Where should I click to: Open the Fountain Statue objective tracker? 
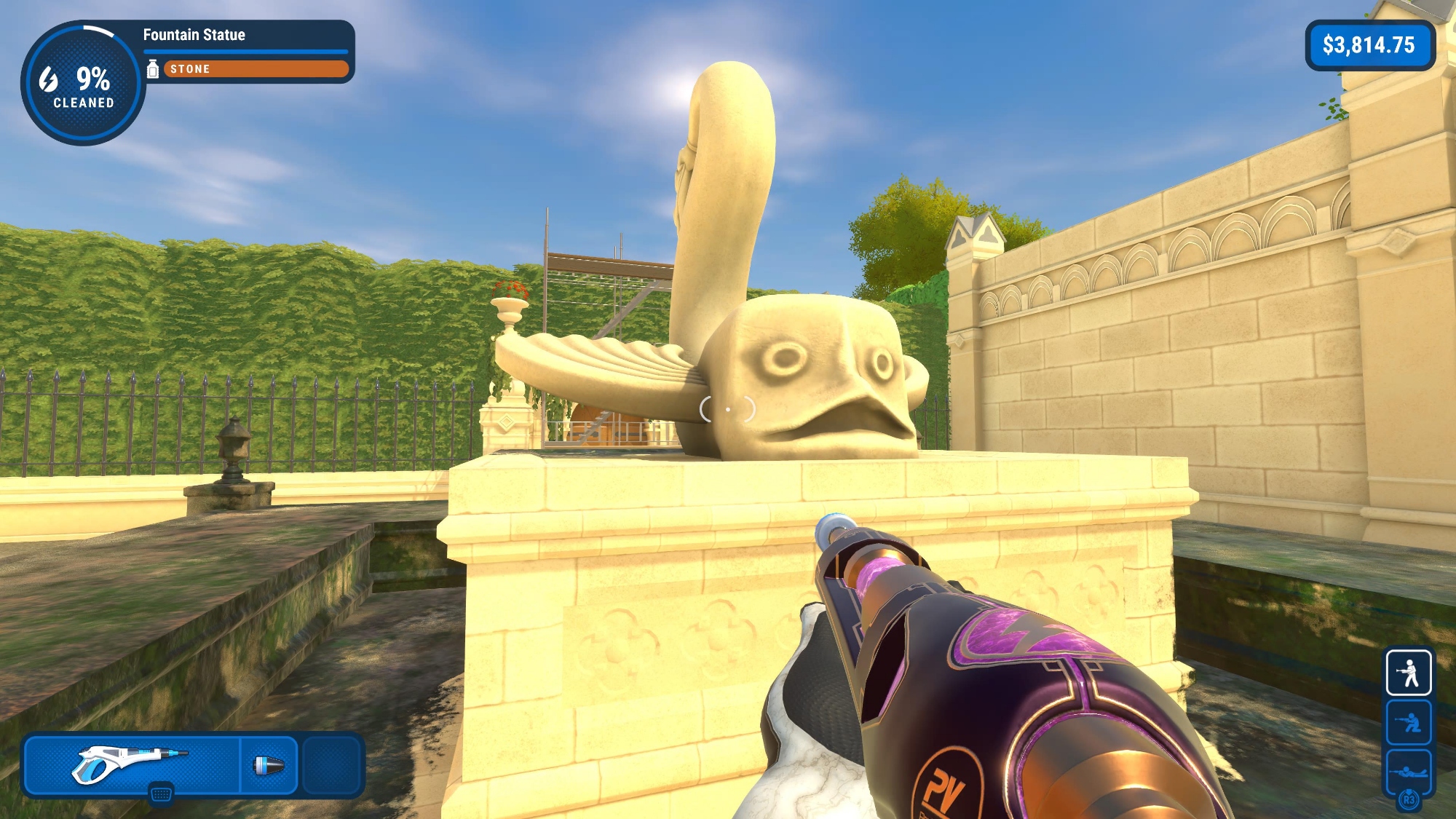(x=194, y=35)
